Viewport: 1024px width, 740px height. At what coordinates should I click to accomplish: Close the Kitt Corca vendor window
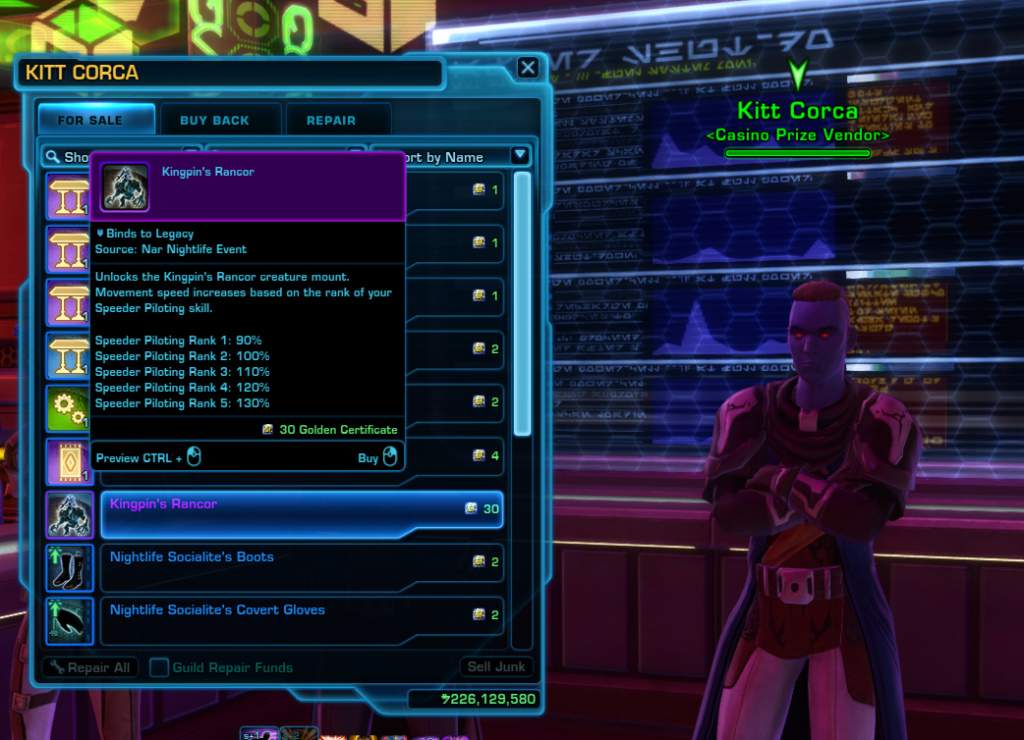click(x=528, y=68)
